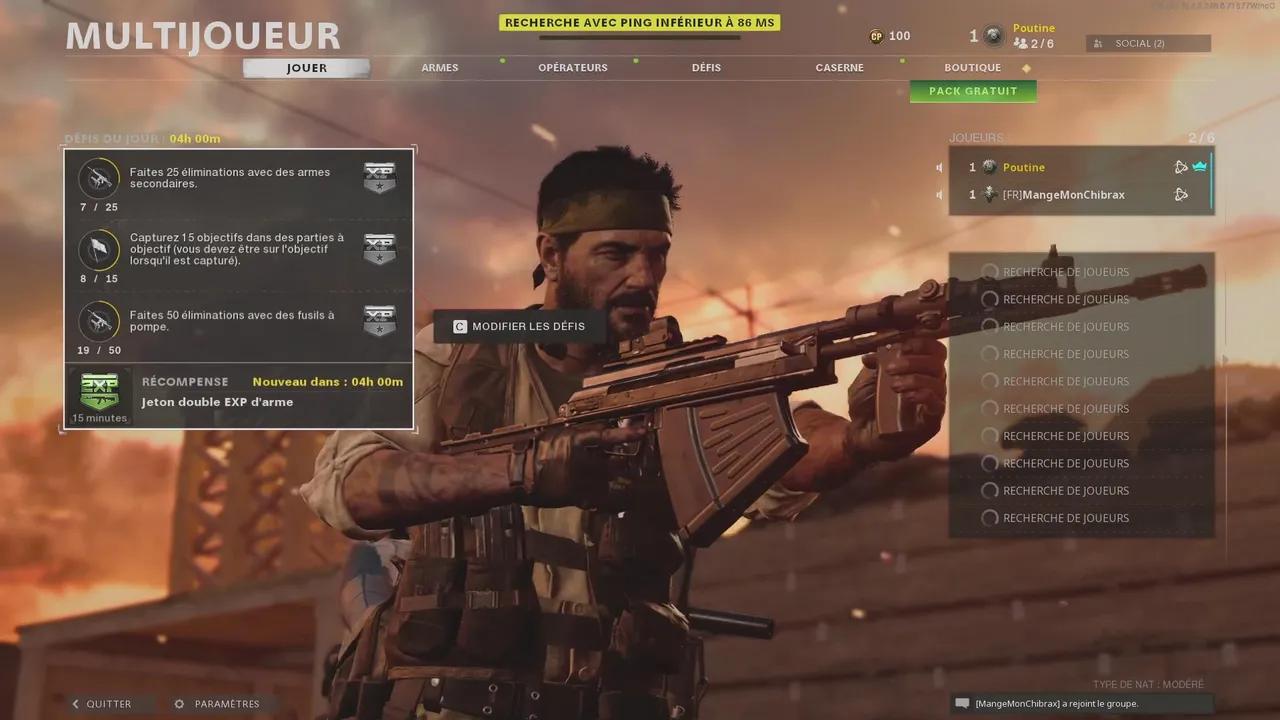
Task: Open Poutine's player emblem in the top bar
Action: 991,36
